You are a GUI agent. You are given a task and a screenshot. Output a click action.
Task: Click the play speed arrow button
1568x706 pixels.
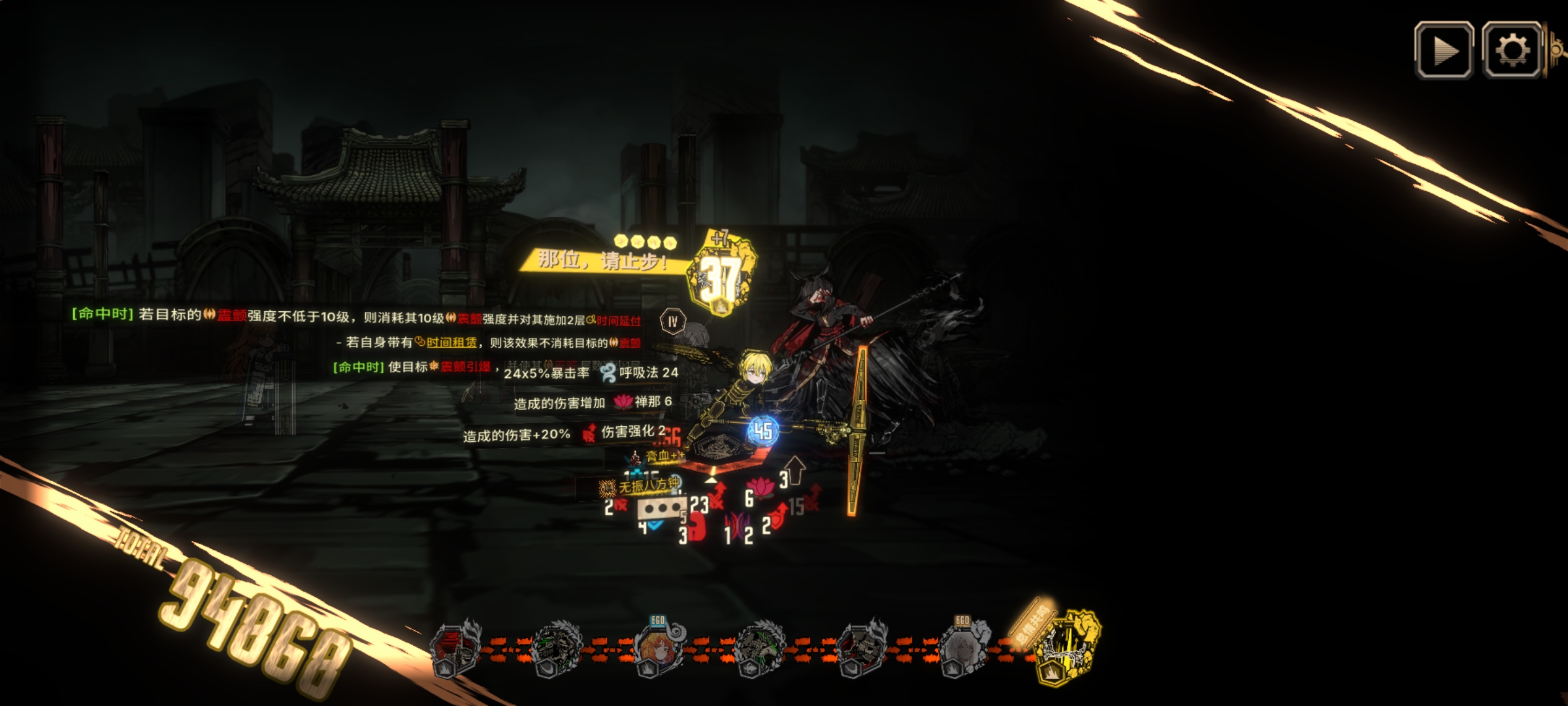tap(1444, 50)
